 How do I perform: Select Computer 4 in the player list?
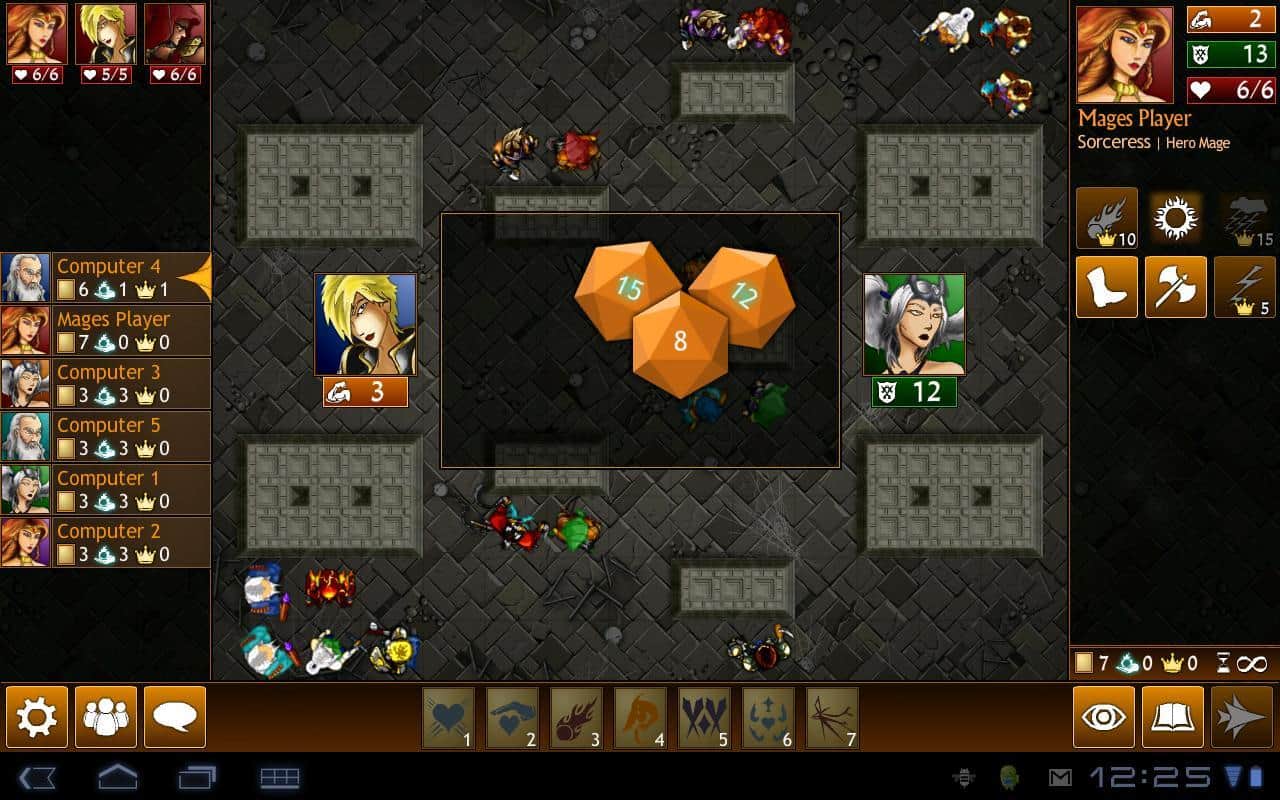(x=105, y=278)
